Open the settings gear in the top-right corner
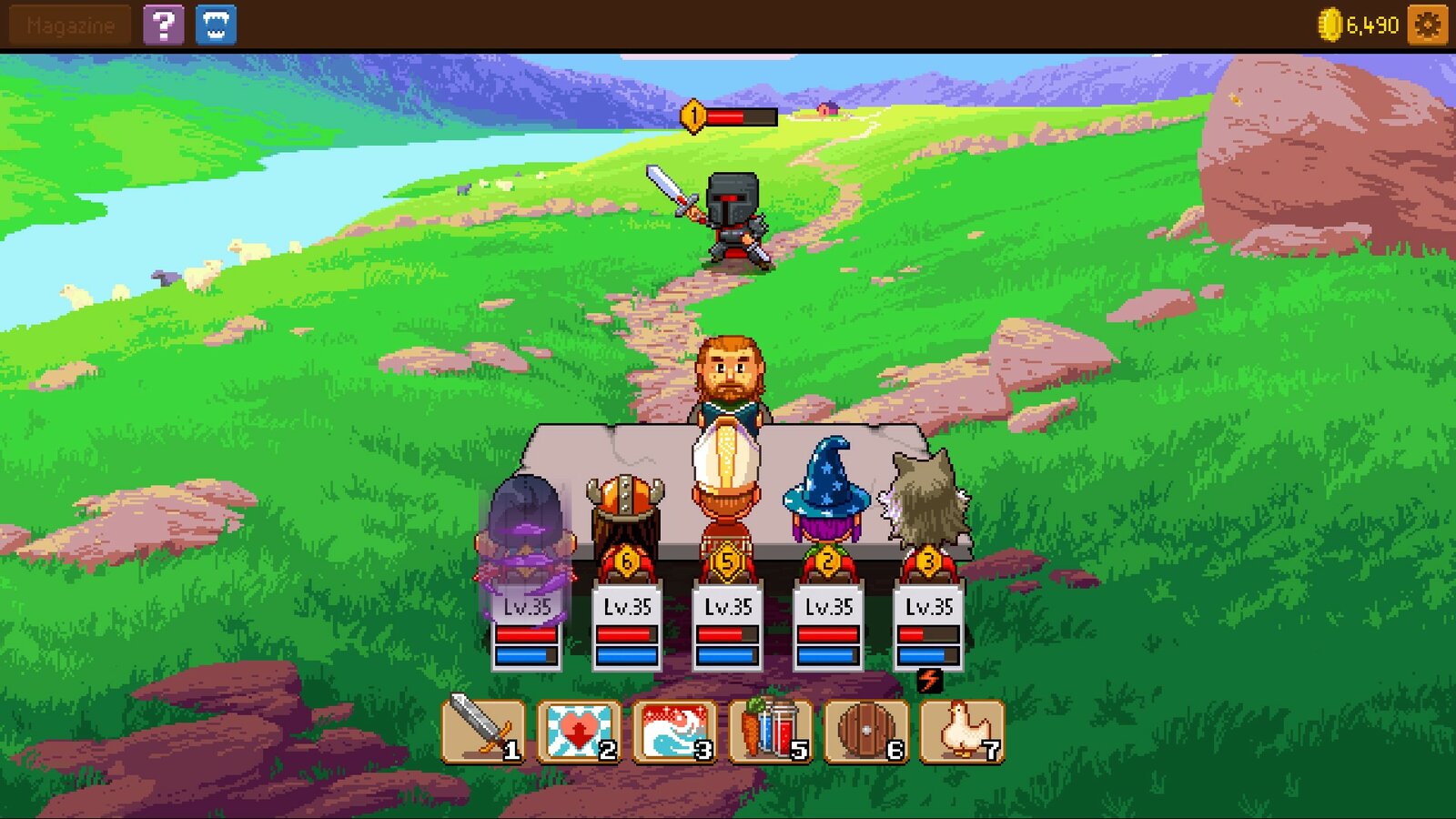The width and height of the screenshot is (1456, 819). click(1427, 25)
